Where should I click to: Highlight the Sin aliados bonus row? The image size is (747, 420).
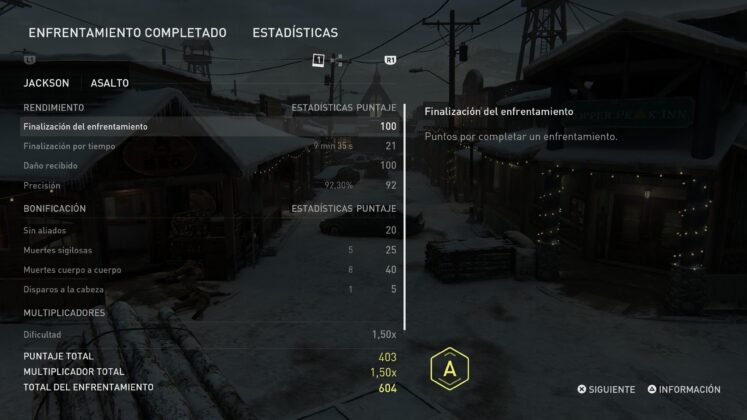pos(209,230)
